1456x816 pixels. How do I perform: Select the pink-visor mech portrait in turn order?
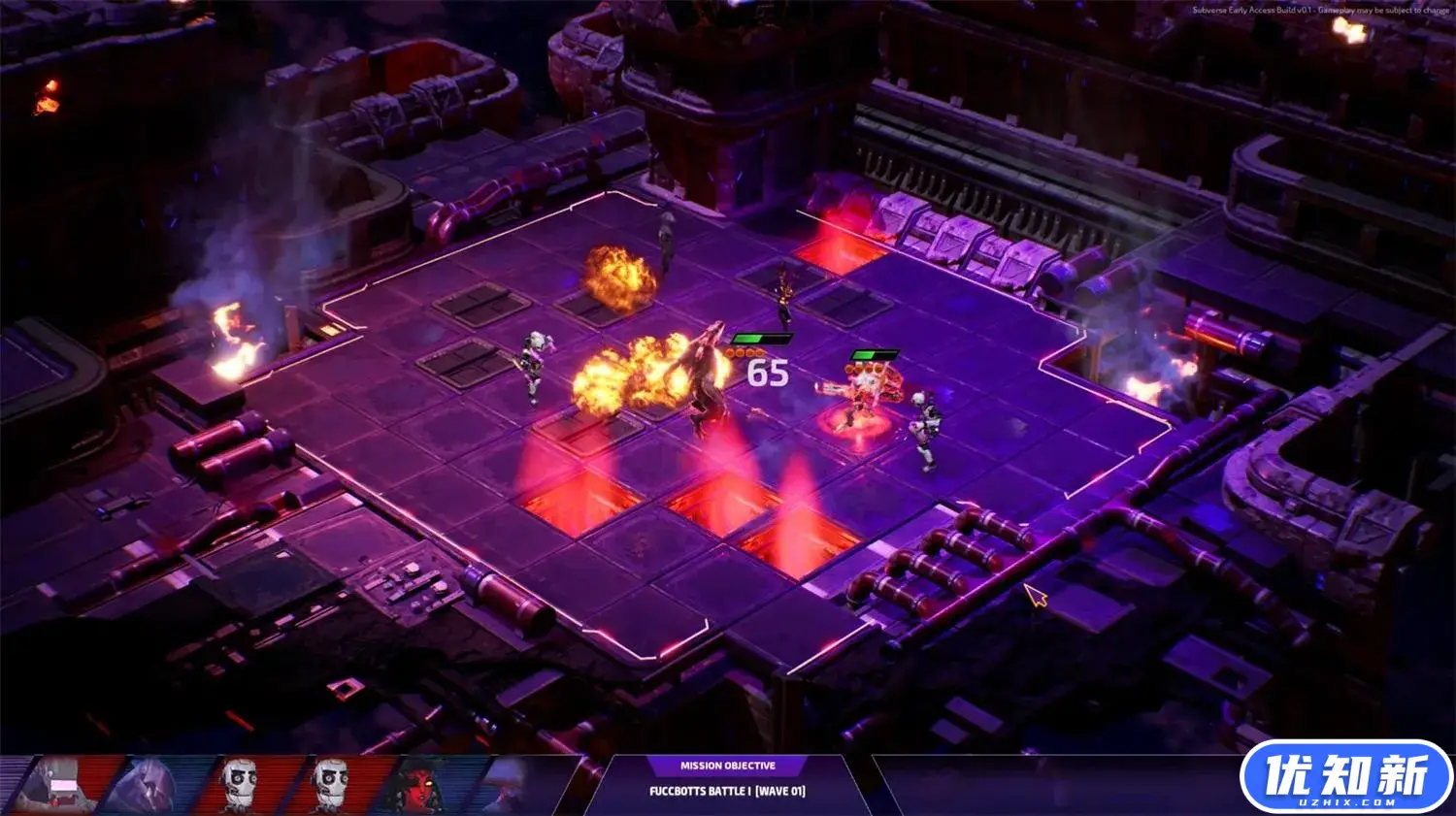point(60,784)
